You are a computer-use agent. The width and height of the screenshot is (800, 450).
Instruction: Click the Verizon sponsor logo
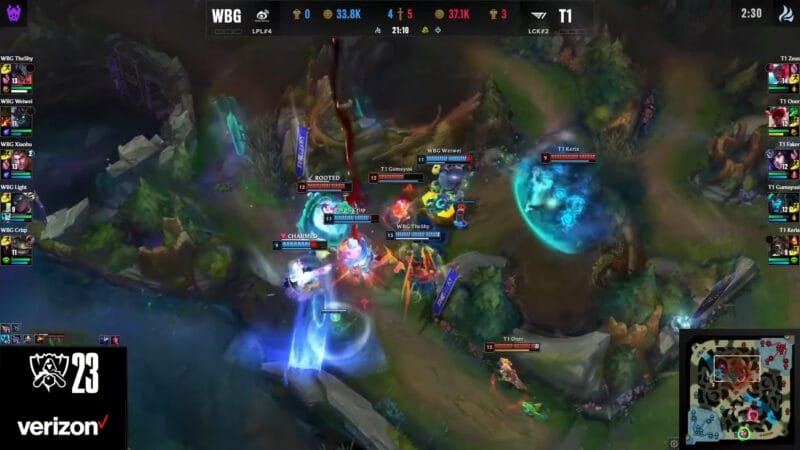click(61, 426)
